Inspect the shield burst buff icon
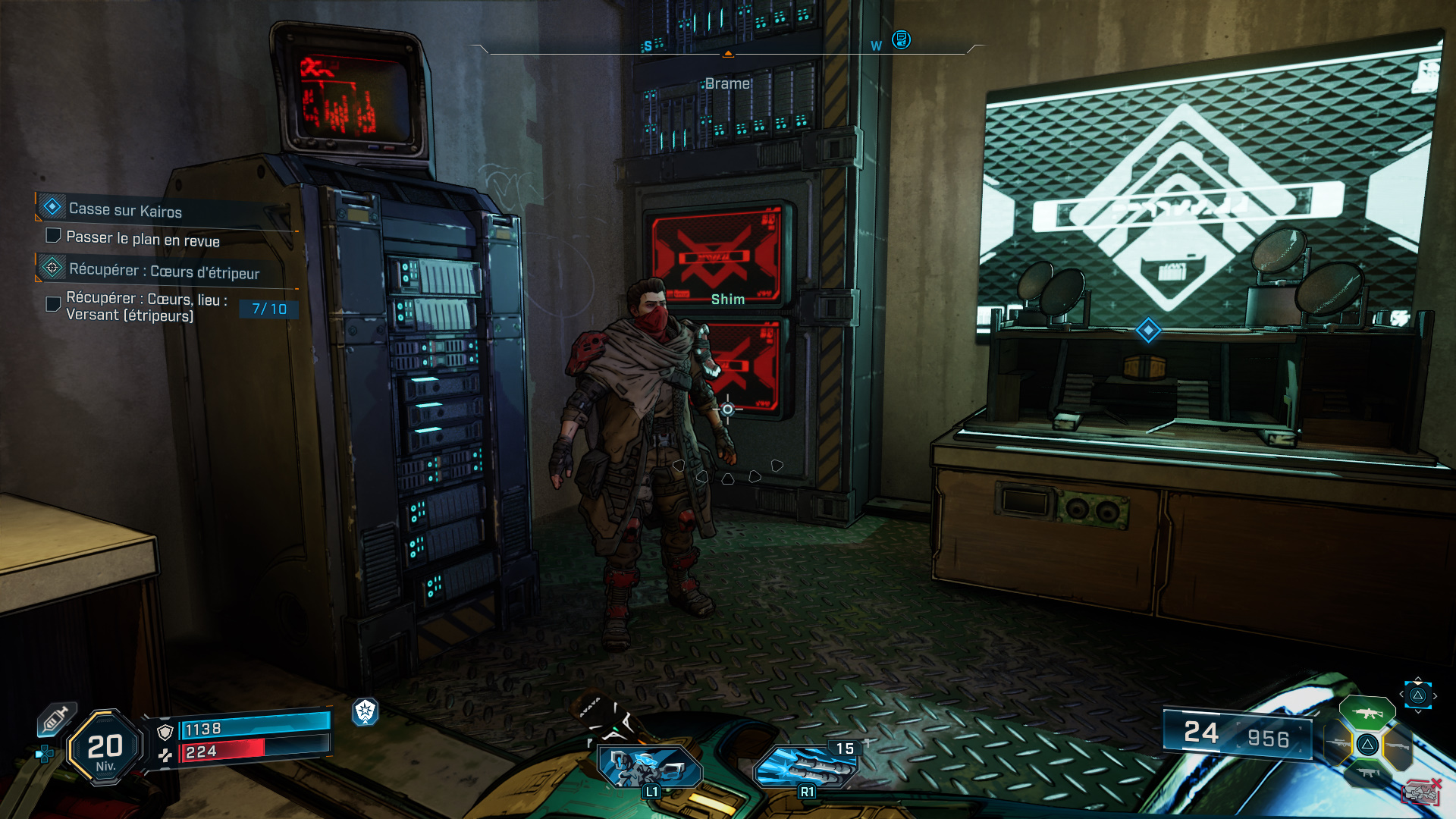The image size is (1456, 819). pos(366,711)
